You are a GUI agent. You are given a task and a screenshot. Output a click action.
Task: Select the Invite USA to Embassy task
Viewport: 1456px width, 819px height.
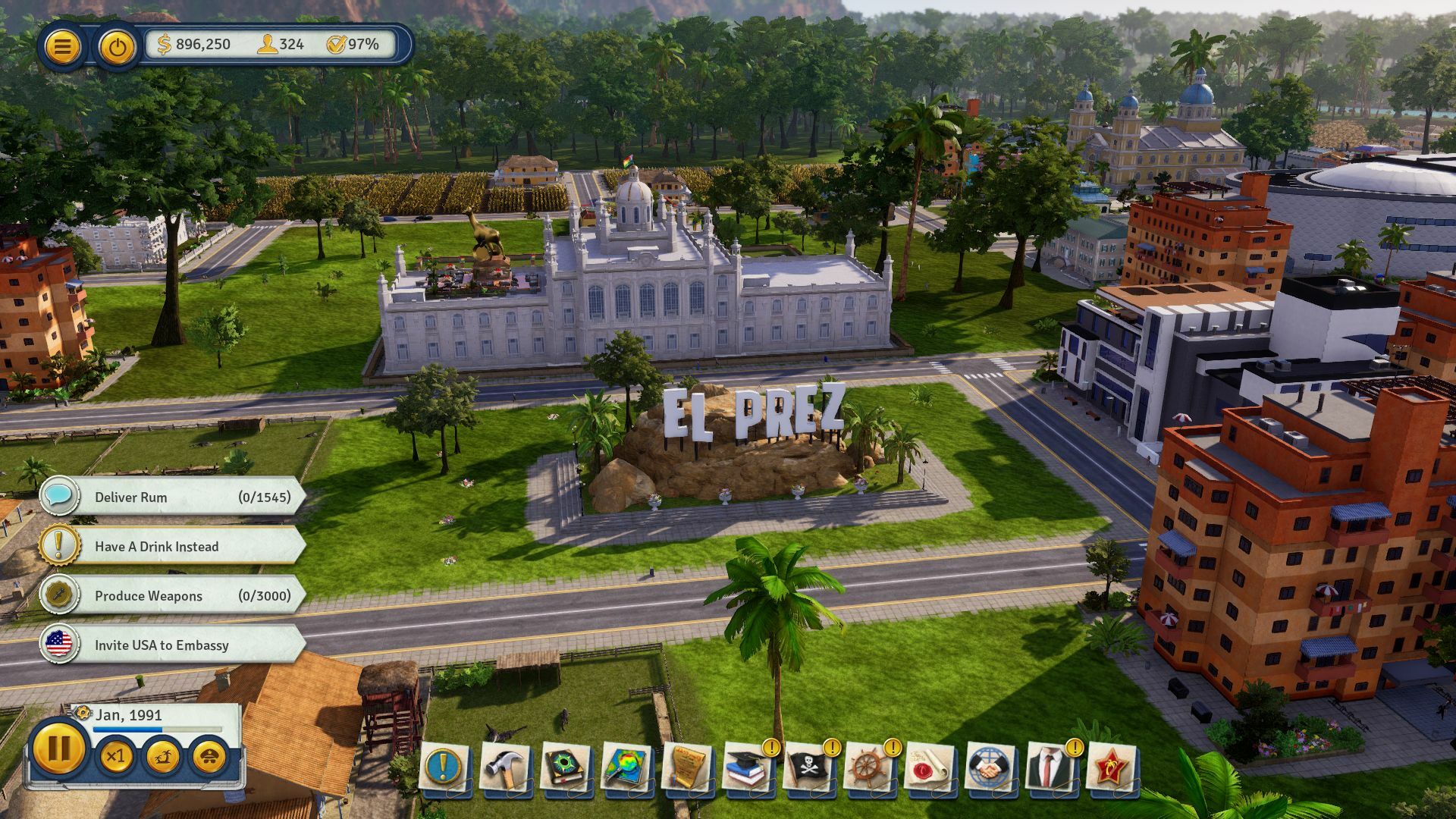(x=167, y=645)
